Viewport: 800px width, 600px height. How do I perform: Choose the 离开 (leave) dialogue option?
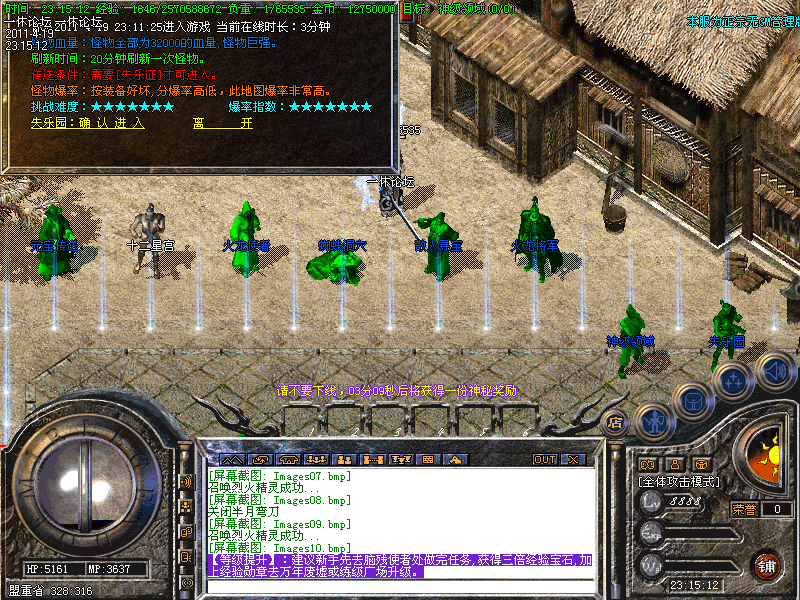click(x=222, y=123)
